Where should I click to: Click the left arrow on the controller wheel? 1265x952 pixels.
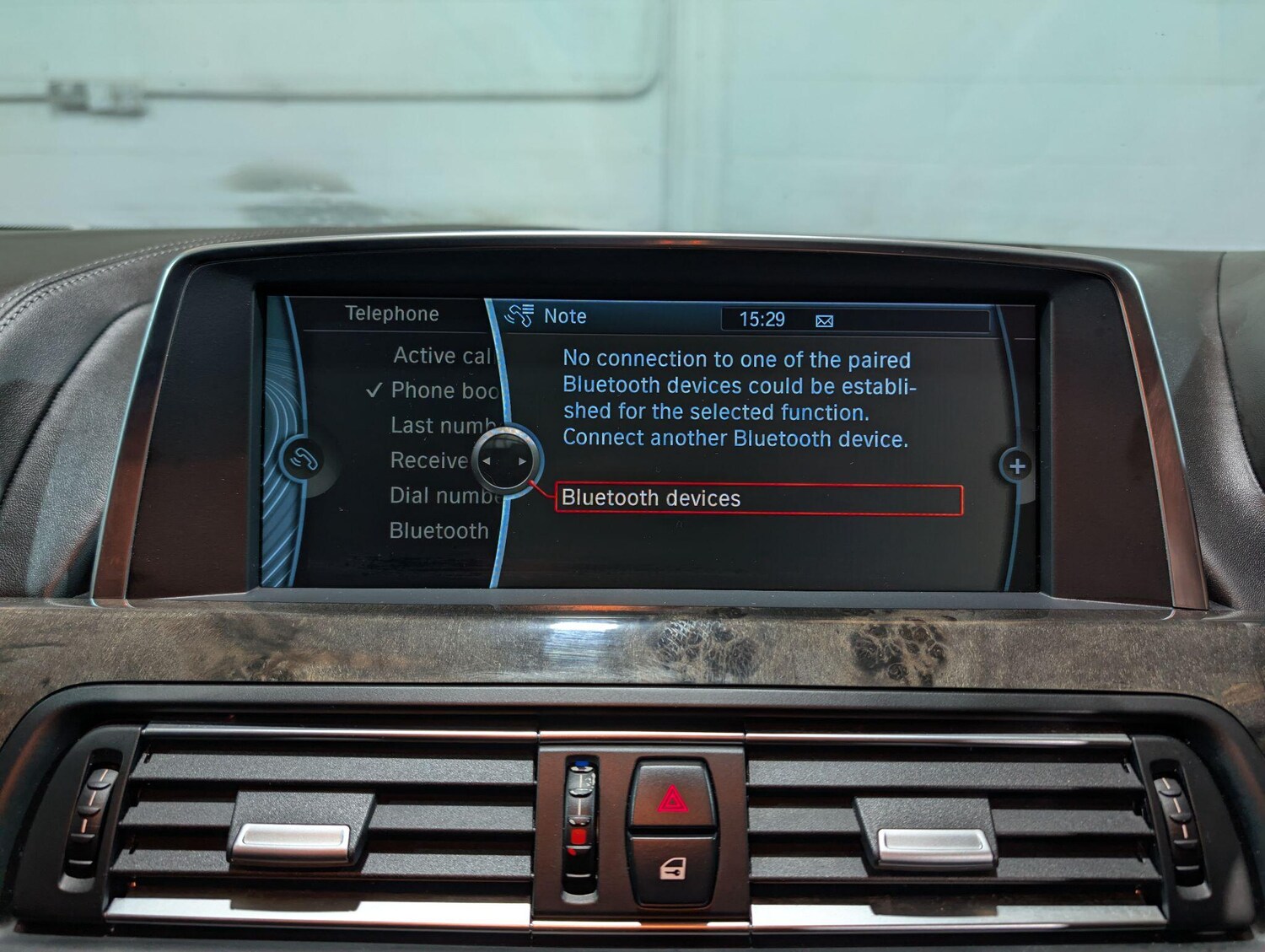pyautogui.click(x=486, y=462)
